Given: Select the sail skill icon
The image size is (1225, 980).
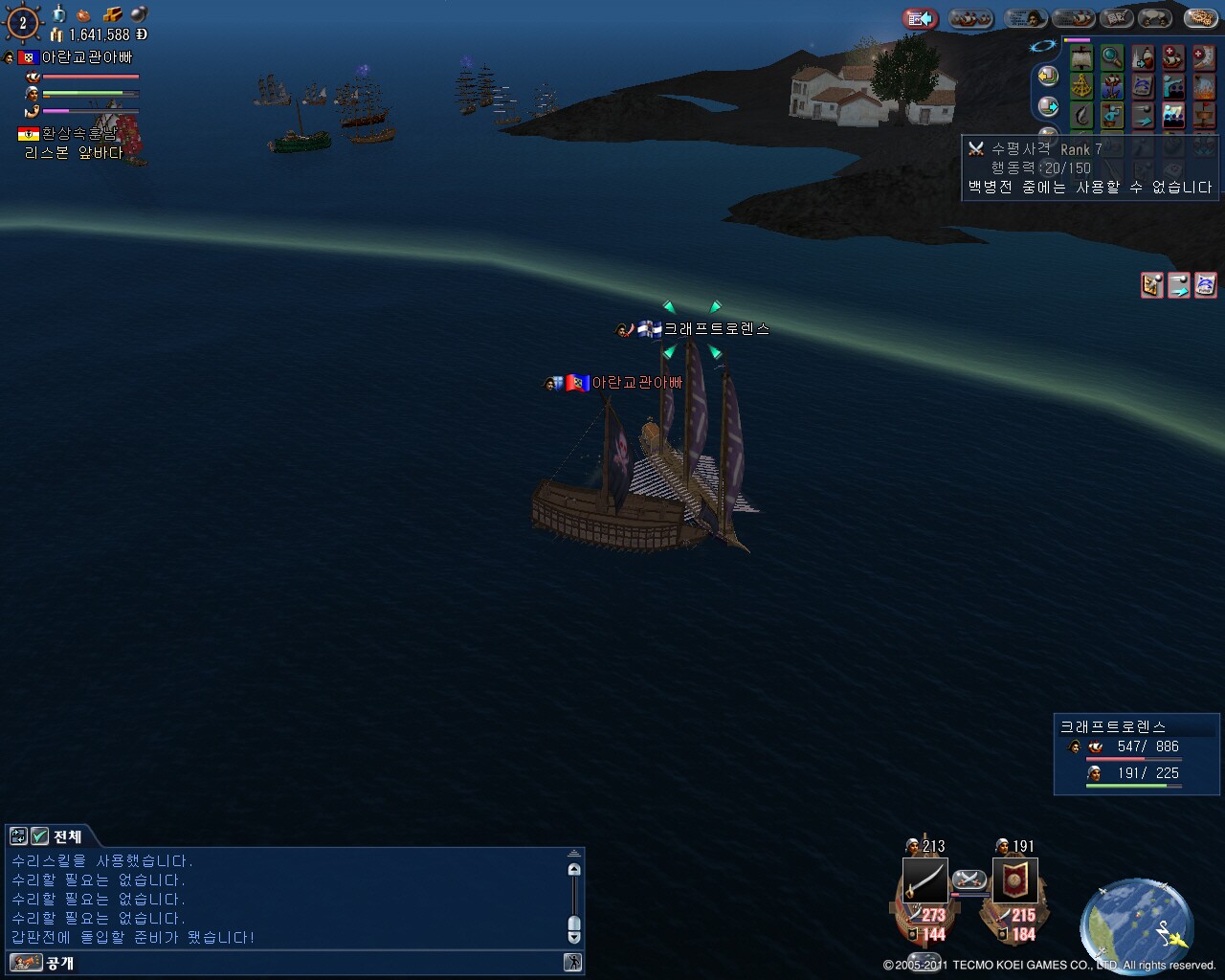Looking at the screenshot, I should [1081, 58].
